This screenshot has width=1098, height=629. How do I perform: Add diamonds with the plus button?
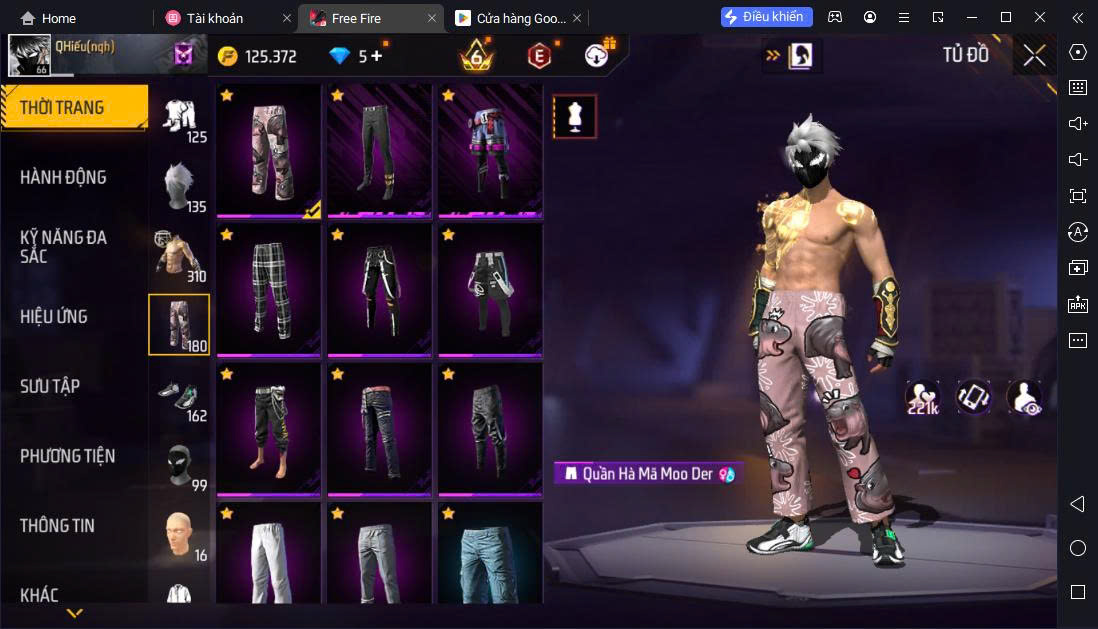coord(376,56)
